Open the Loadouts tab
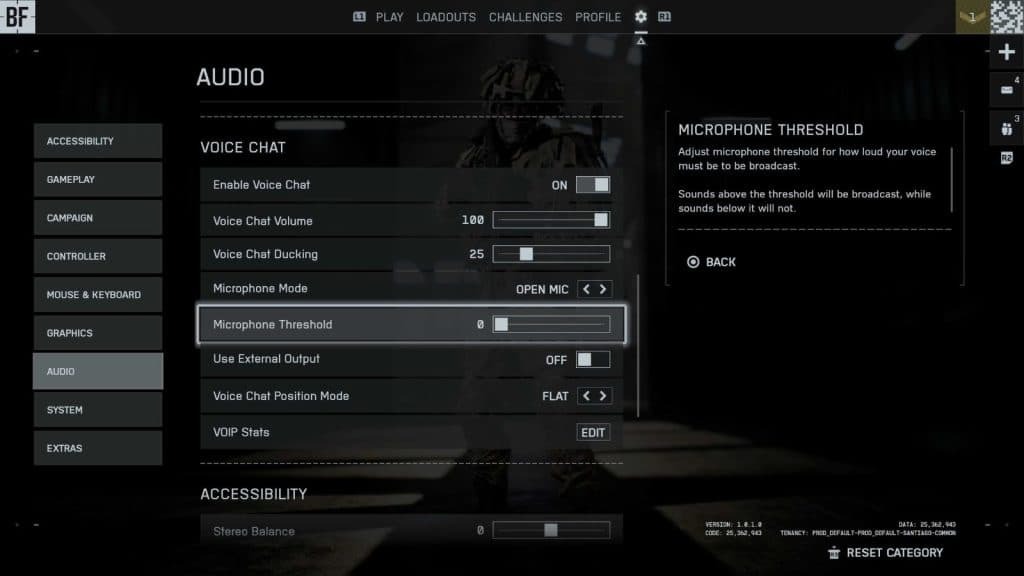This screenshot has height=576, width=1024. 447,17
